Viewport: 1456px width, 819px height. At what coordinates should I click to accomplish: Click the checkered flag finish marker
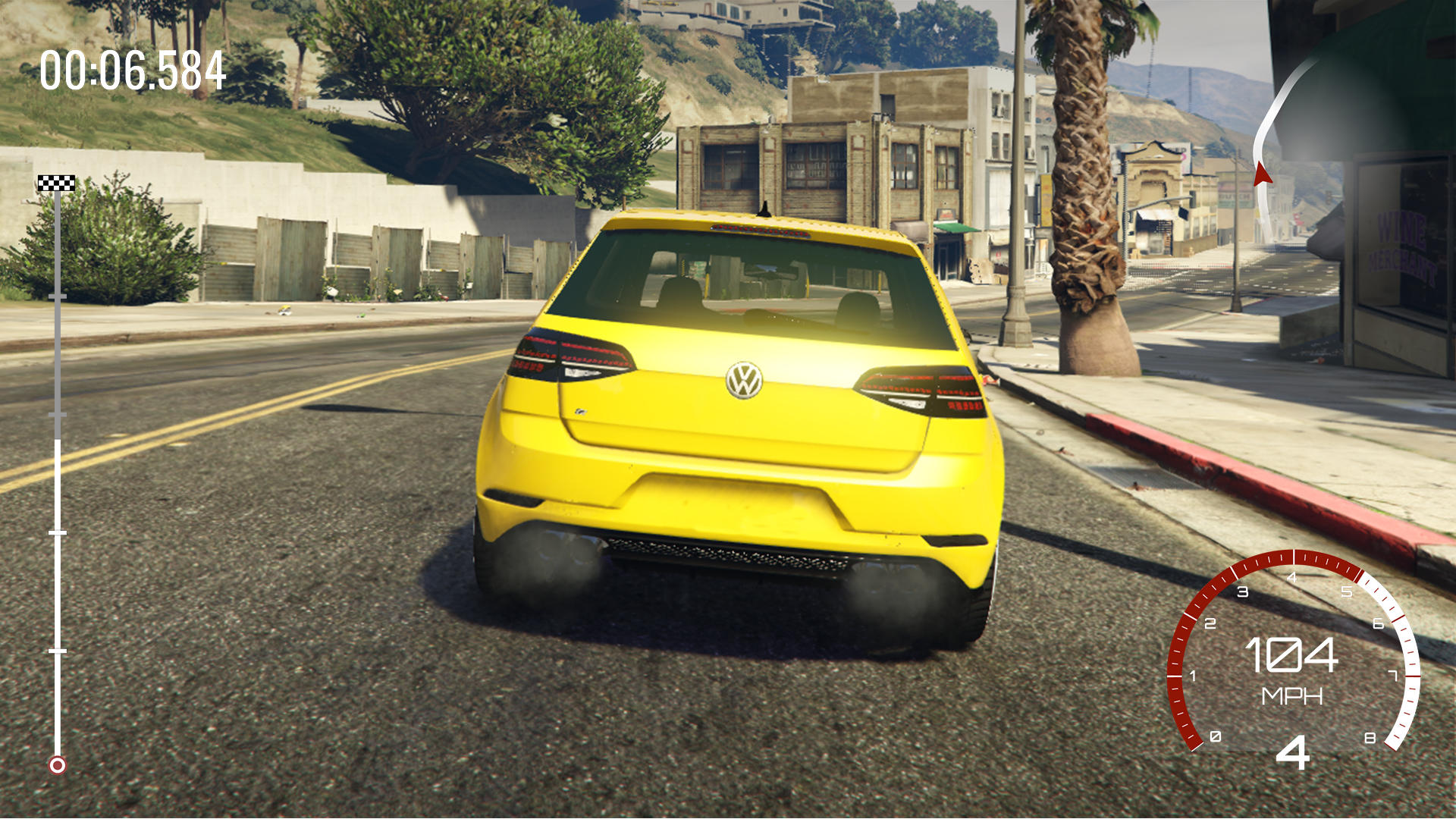(55, 181)
